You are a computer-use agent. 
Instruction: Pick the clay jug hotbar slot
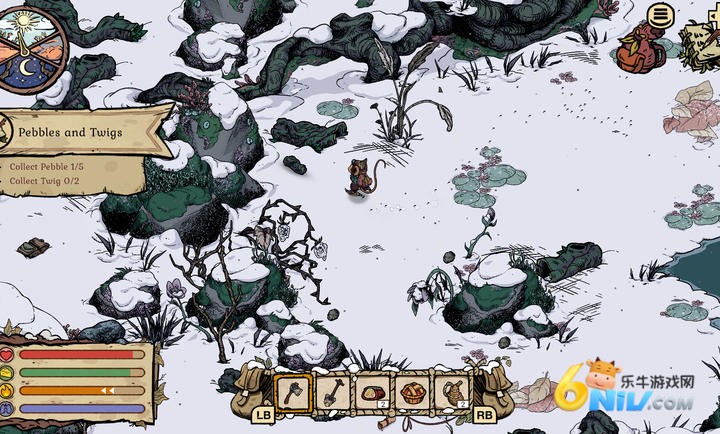pyautogui.click(x=451, y=392)
